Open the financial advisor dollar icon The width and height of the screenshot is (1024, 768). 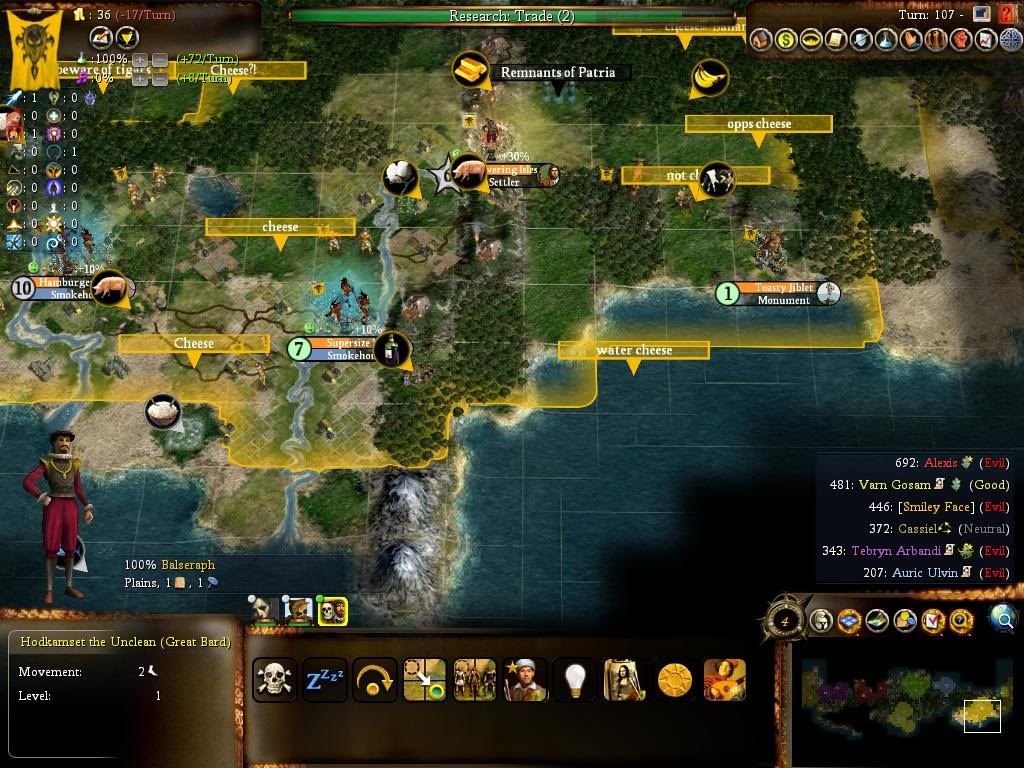(786, 40)
